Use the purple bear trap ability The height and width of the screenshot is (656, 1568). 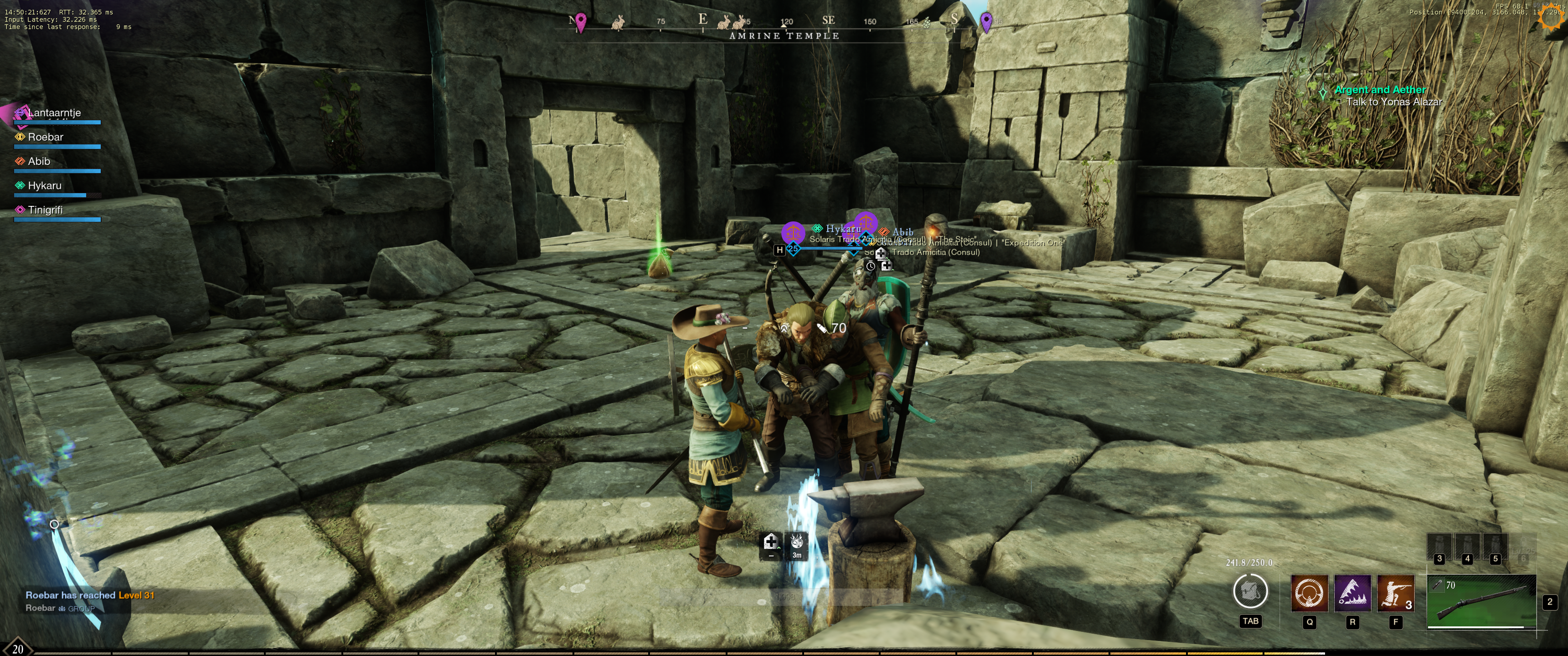[x=1352, y=593]
